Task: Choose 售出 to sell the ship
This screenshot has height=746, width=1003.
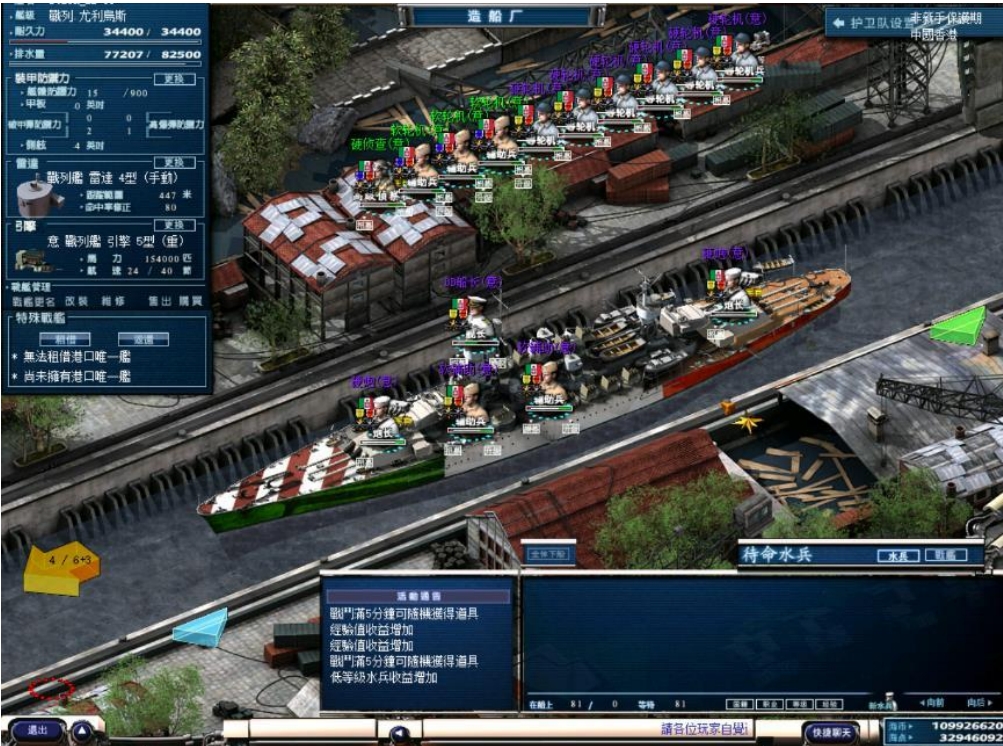Action: (159, 300)
